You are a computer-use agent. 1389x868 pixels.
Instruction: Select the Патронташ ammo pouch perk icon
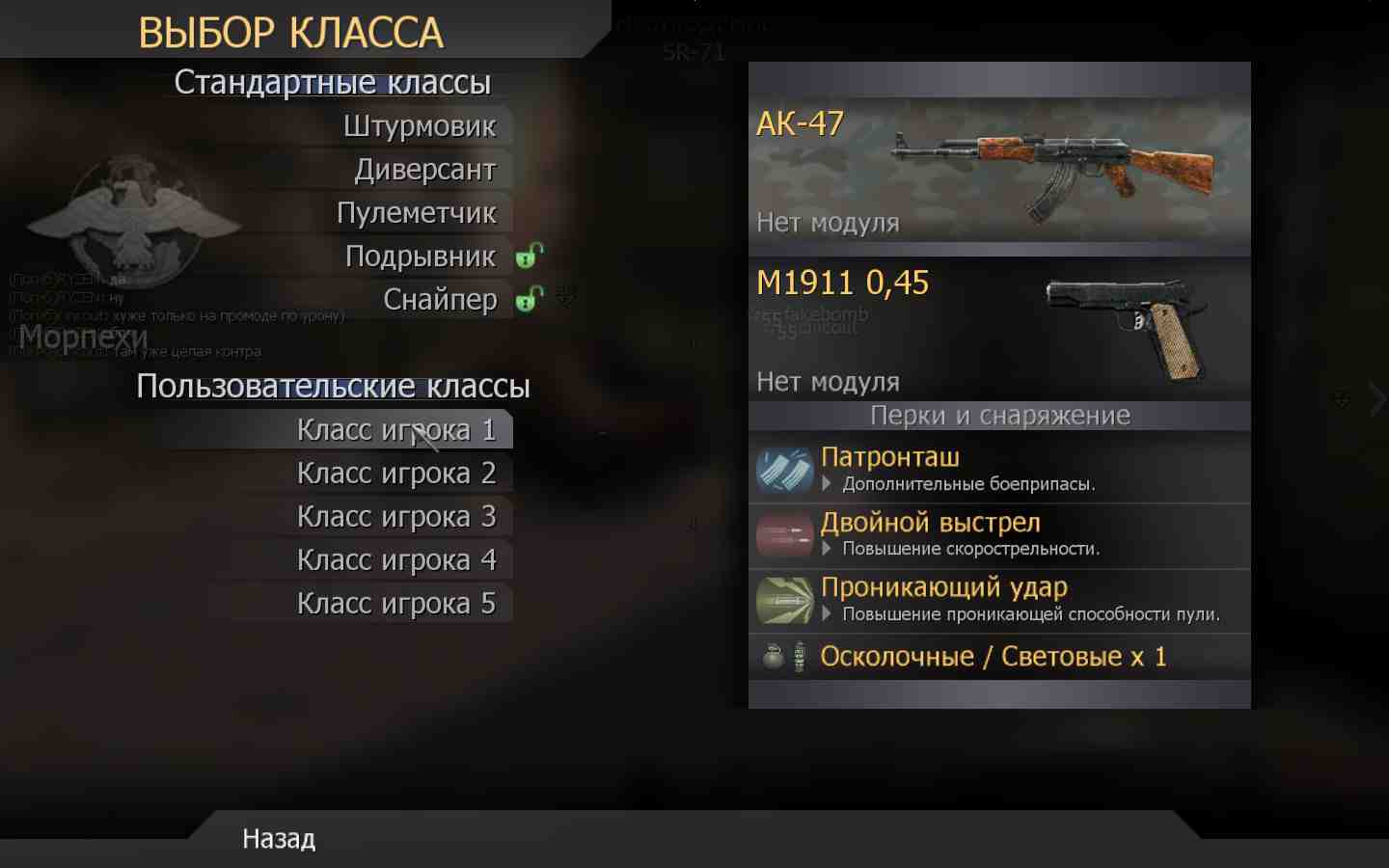pyautogui.click(x=784, y=470)
